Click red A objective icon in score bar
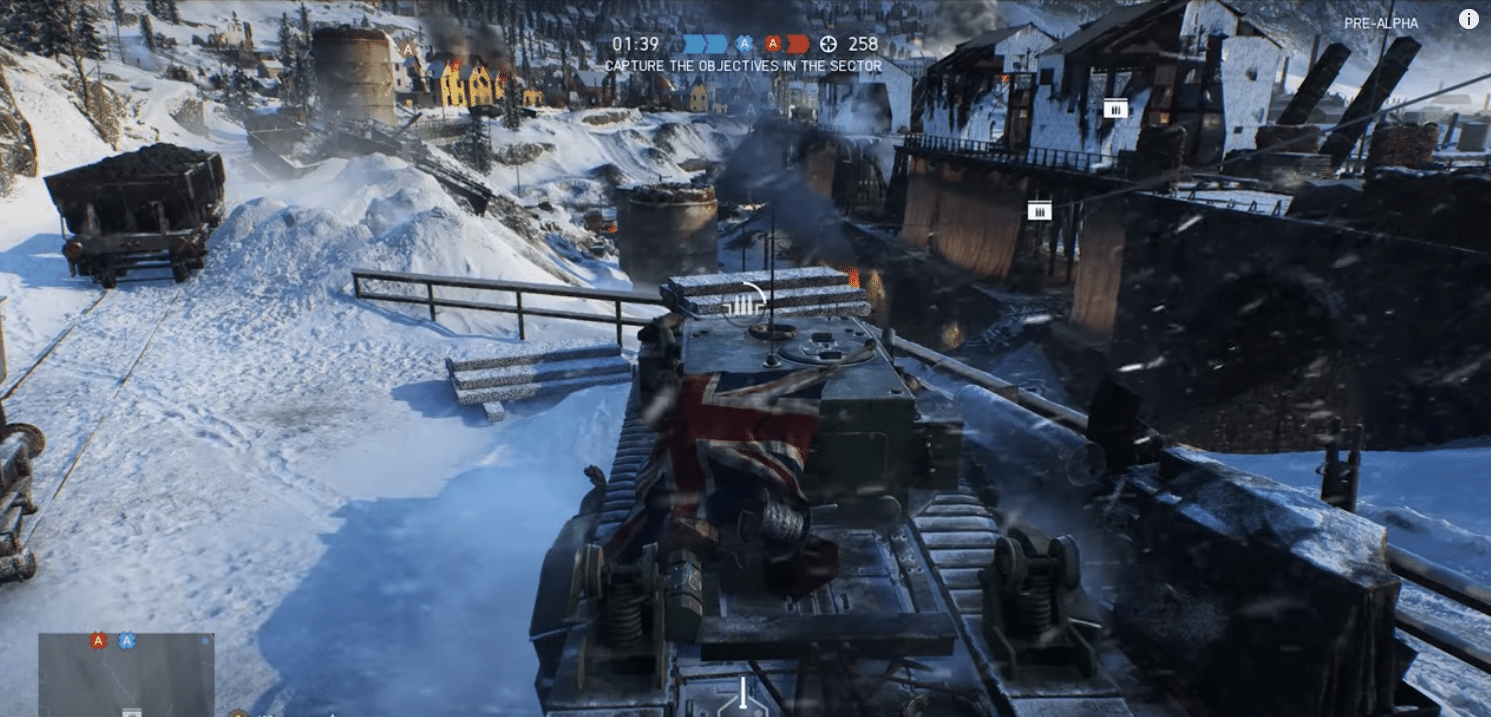Viewport: 1491px width, 717px height. coord(773,44)
